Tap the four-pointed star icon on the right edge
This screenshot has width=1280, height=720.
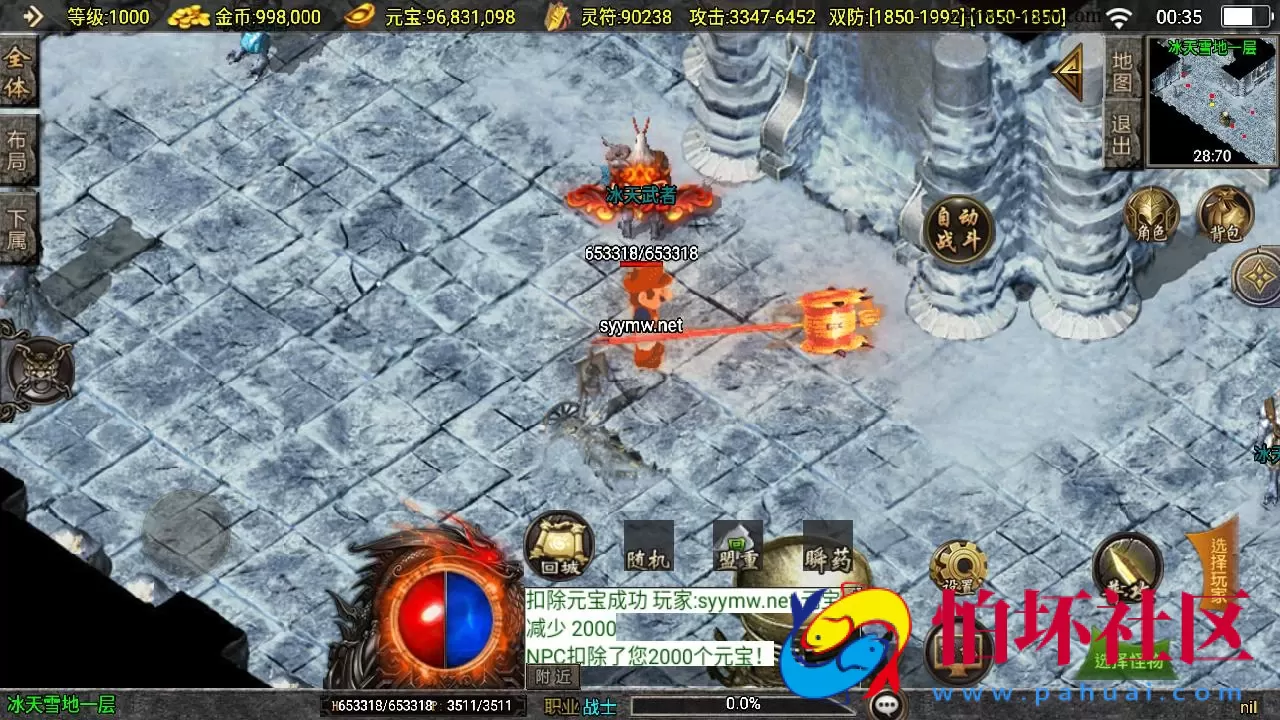coord(1259,275)
